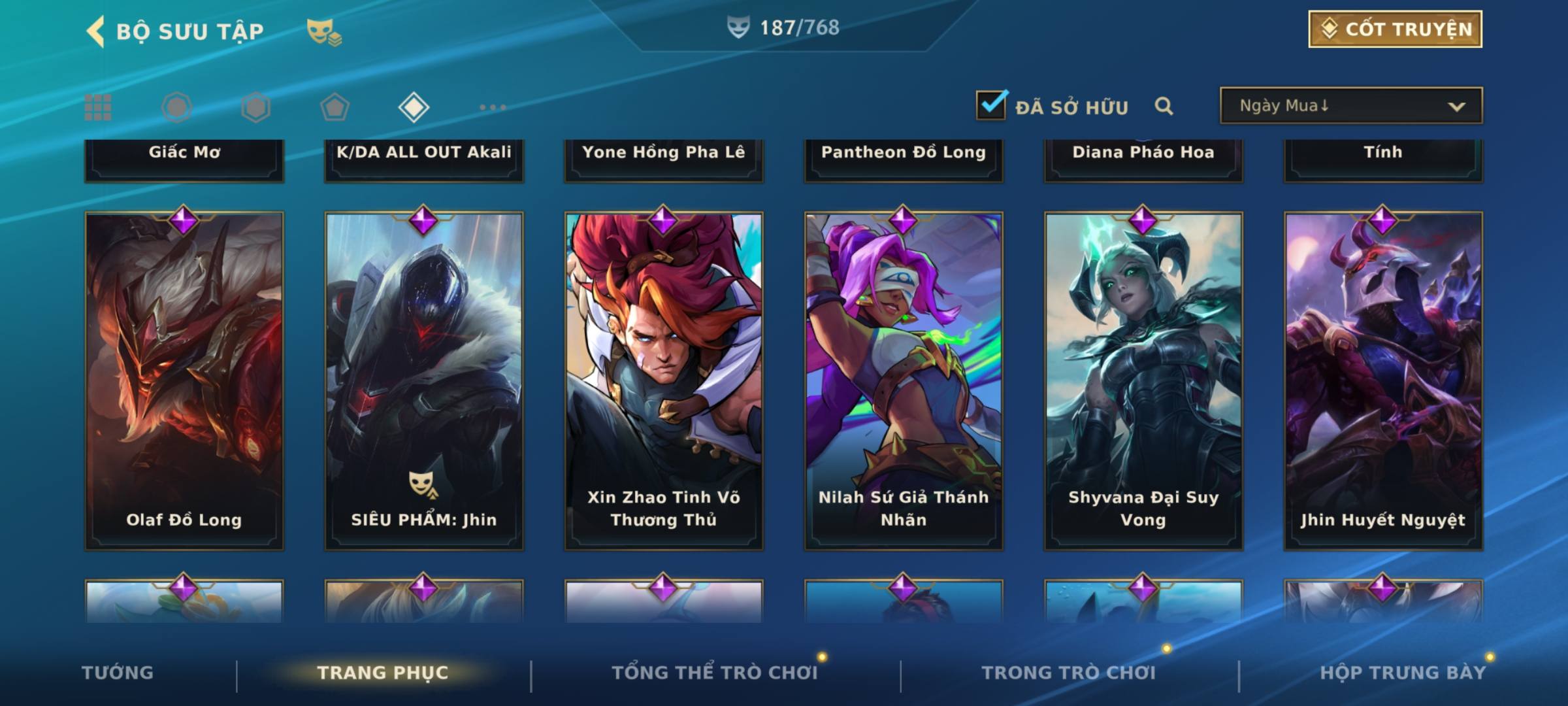Open Jhin Huyết Nguyệt skin card
Viewport: 1568px width, 706px height.
click(x=1383, y=380)
